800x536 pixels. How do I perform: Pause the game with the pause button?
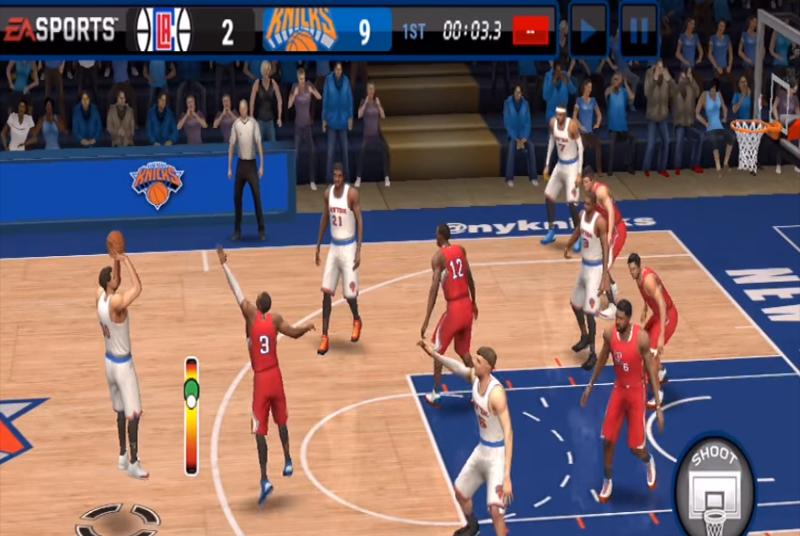click(x=638, y=29)
